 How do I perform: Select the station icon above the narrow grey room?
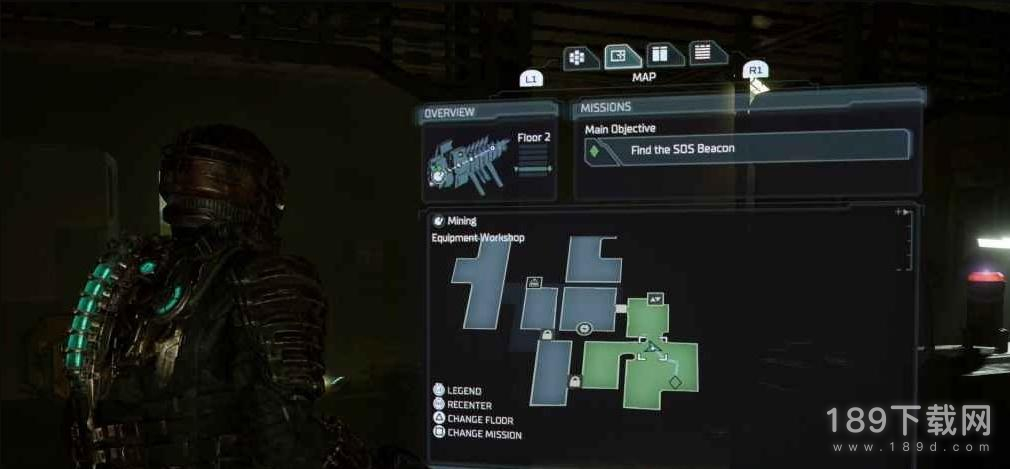pos(534,282)
